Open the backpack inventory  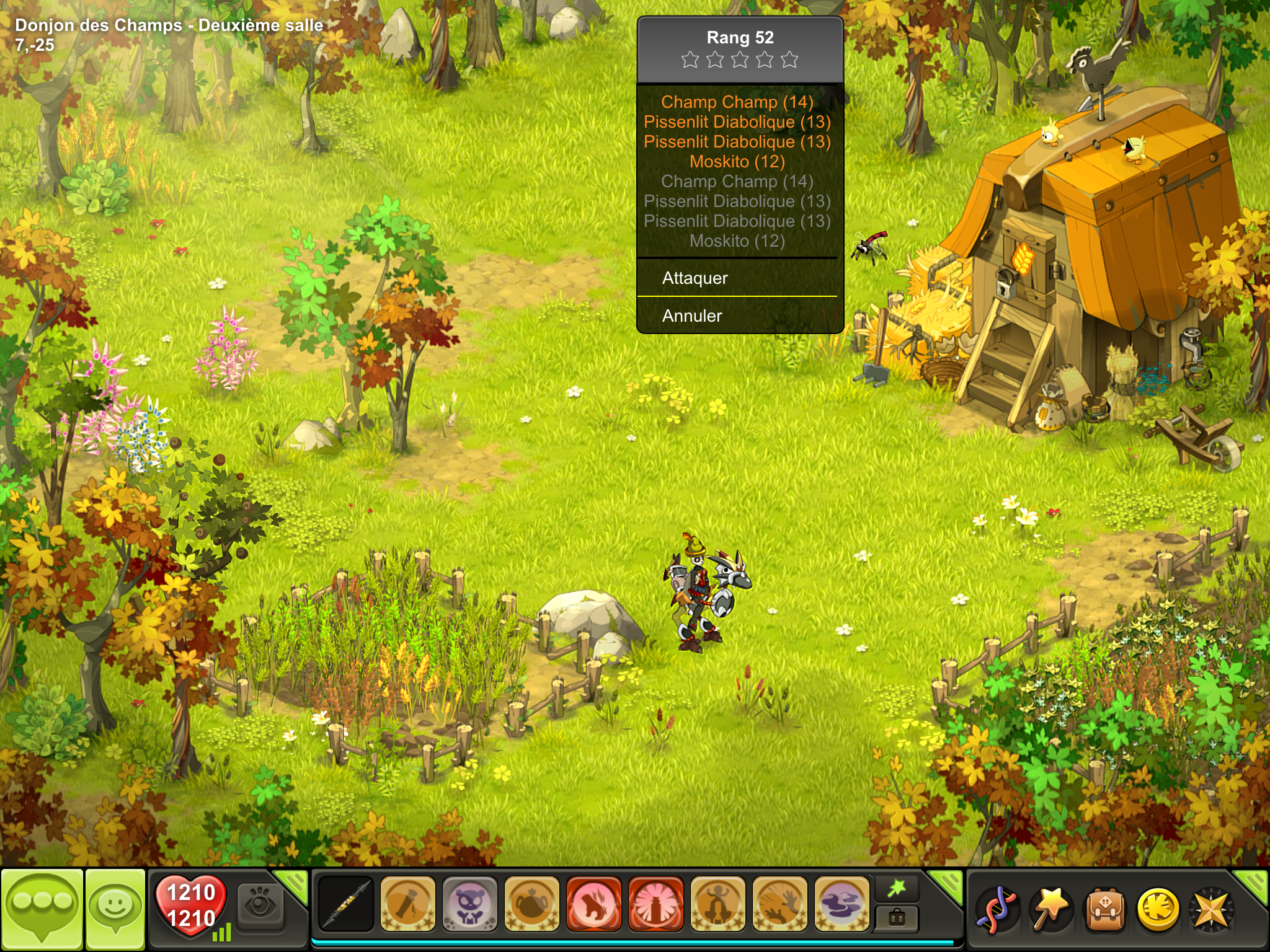tap(1104, 909)
